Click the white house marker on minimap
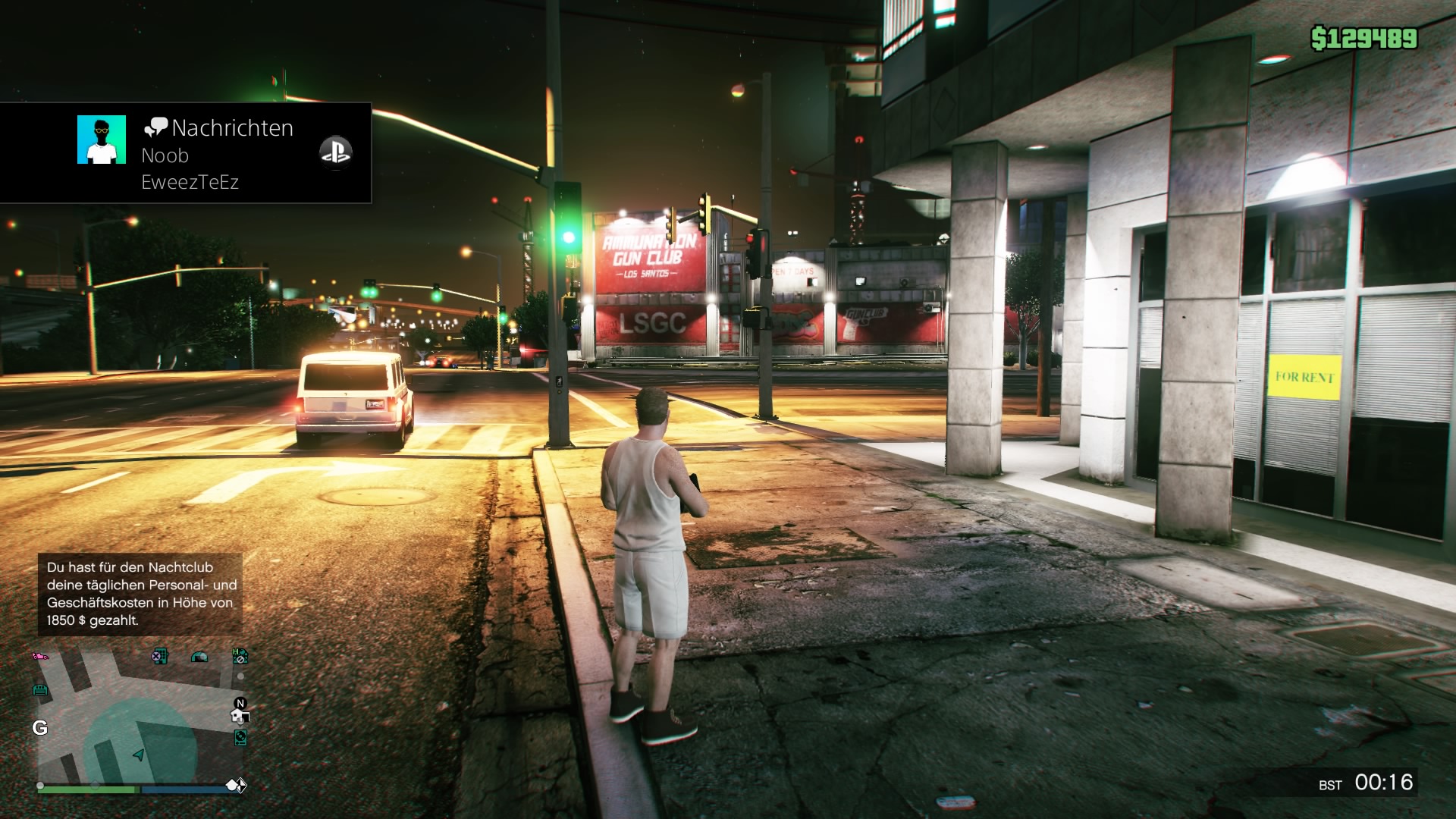The image size is (1456, 819). pyautogui.click(x=239, y=717)
